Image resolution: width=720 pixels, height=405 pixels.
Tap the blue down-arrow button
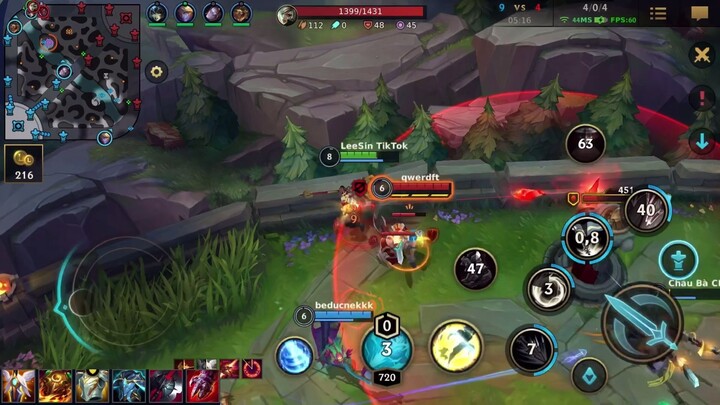[x=702, y=141]
